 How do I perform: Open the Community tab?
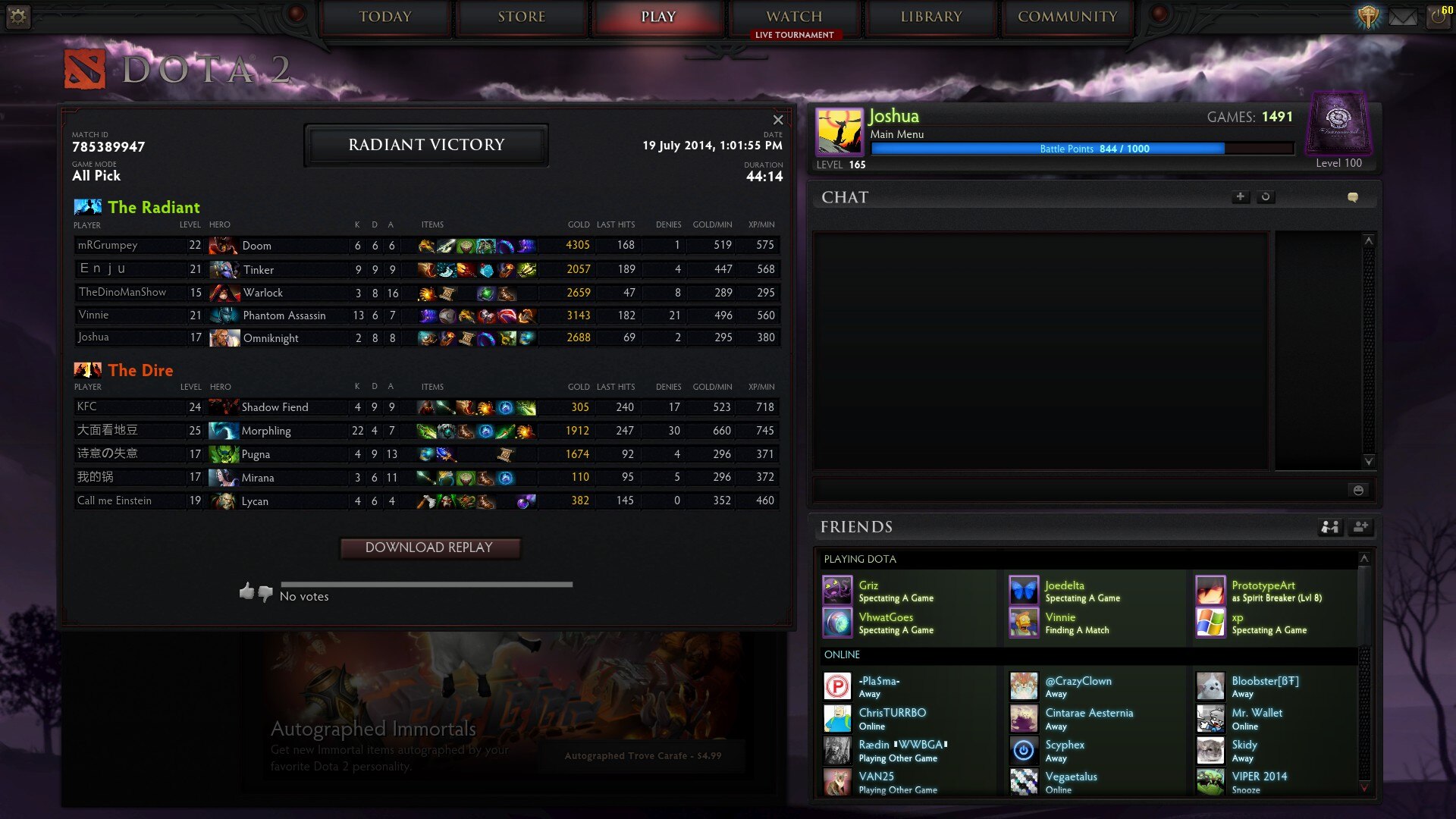[x=1067, y=17]
